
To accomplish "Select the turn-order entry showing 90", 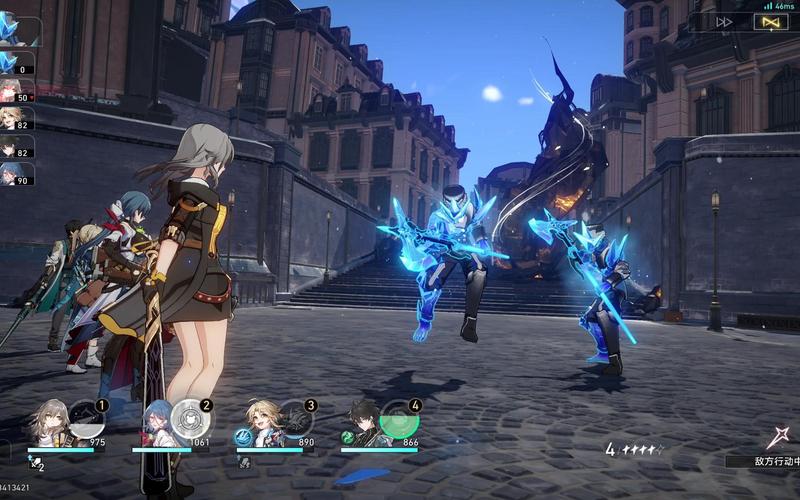I will click(x=17, y=174).
